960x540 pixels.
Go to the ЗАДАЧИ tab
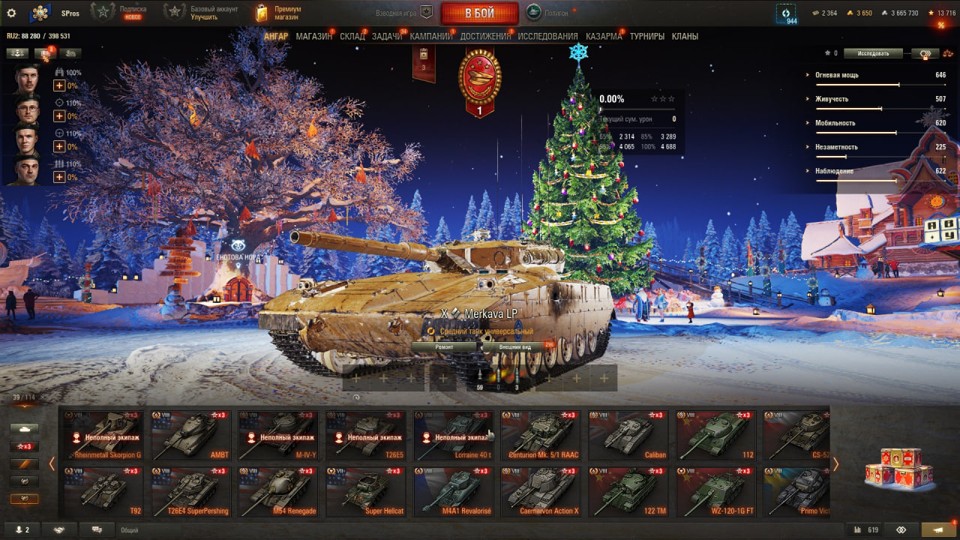[387, 36]
